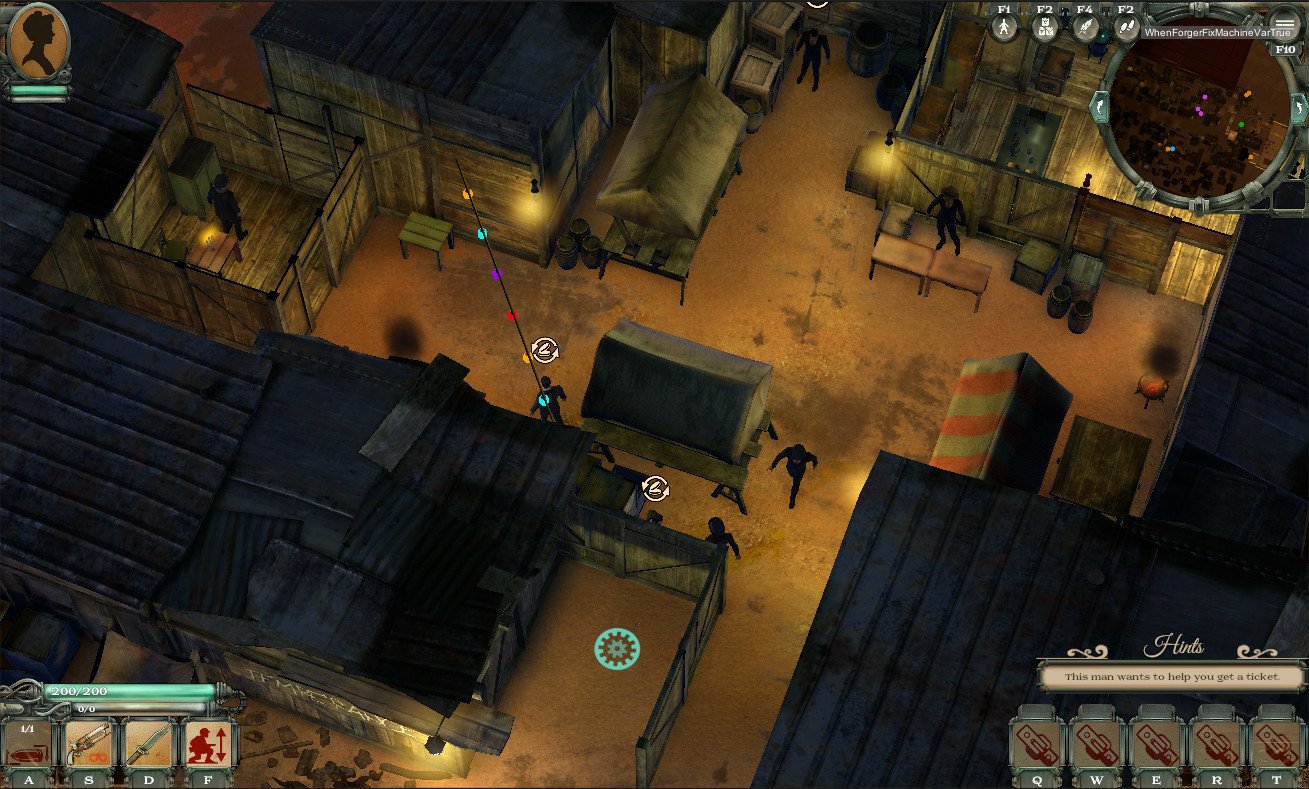This screenshot has width=1309, height=789.
Task: Open the game menu via the F10 hamburger icon
Action: coord(1284,25)
